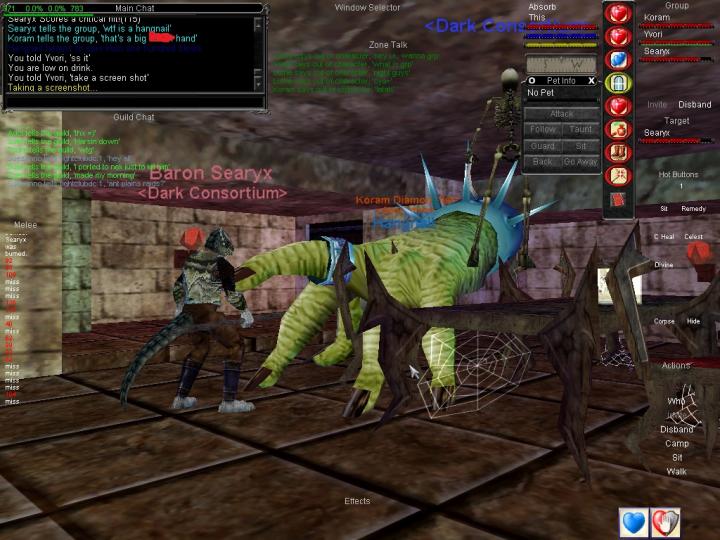Choose Camp in the Actions window
Image resolution: width=720 pixels, height=540 pixels.
coord(677,443)
